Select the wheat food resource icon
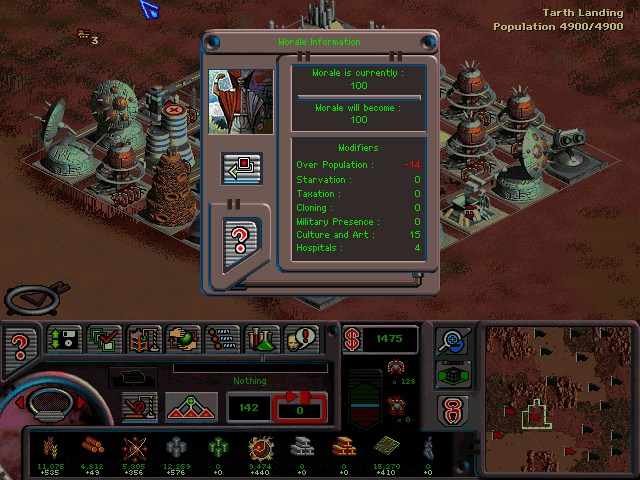 pyautogui.click(x=50, y=447)
